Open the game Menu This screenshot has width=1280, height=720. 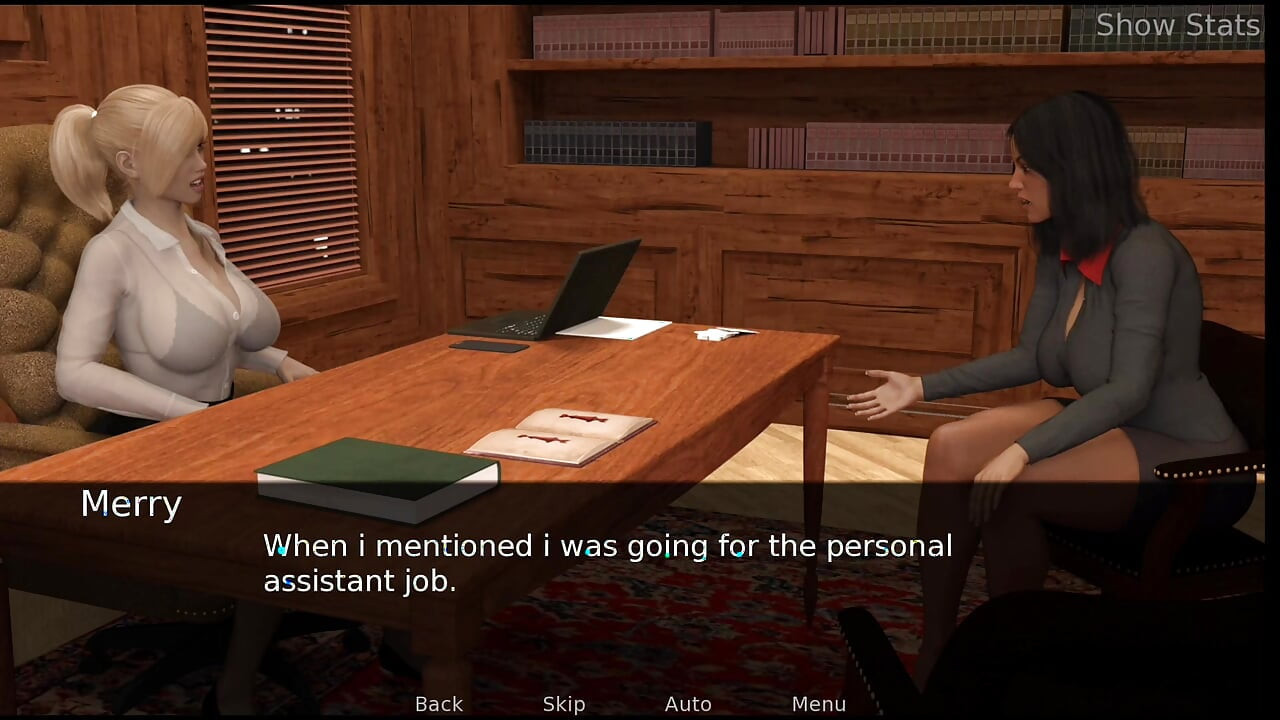pyautogui.click(x=819, y=704)
